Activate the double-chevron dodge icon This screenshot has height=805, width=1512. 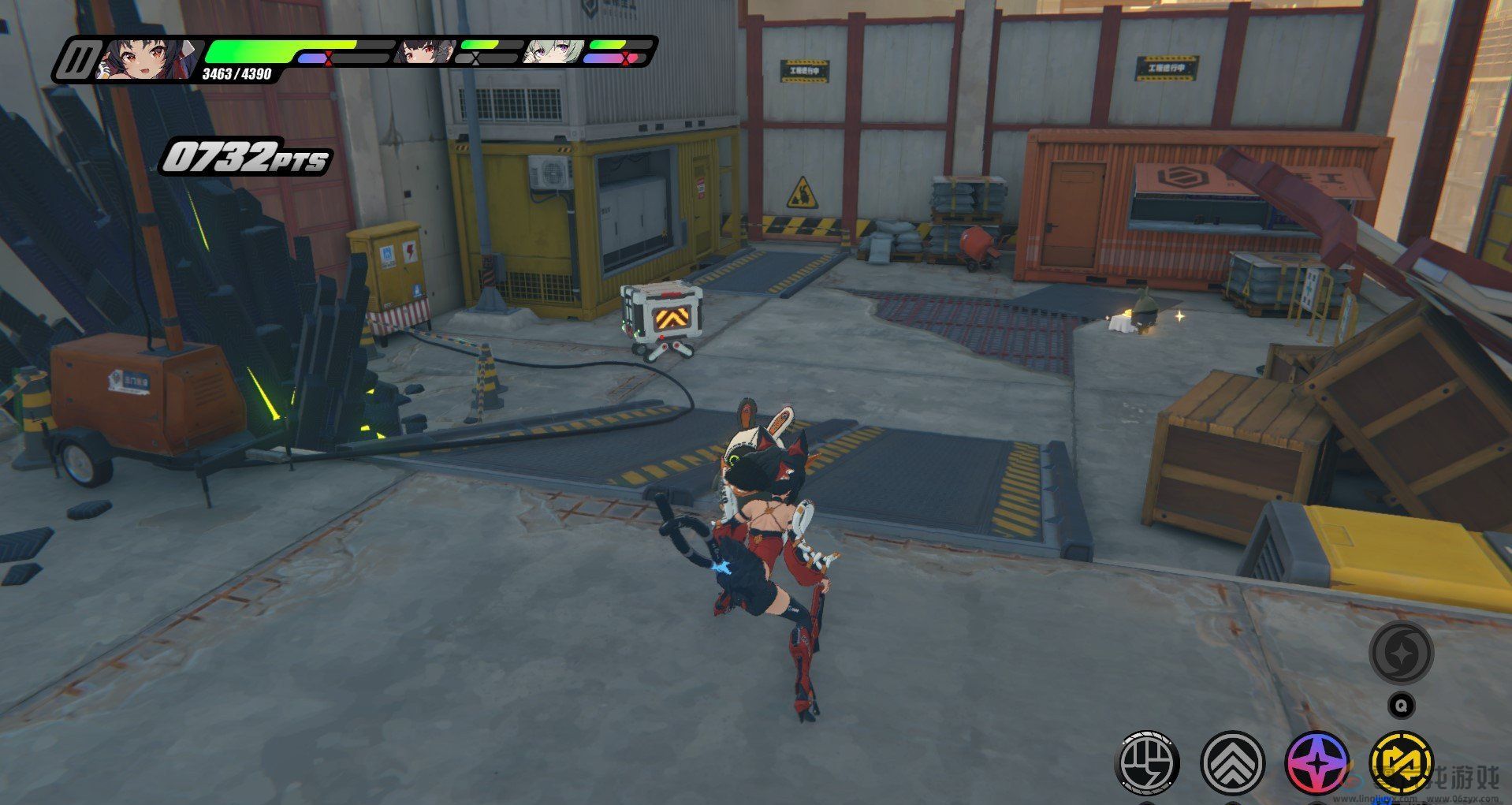(x=1232, y=763)
